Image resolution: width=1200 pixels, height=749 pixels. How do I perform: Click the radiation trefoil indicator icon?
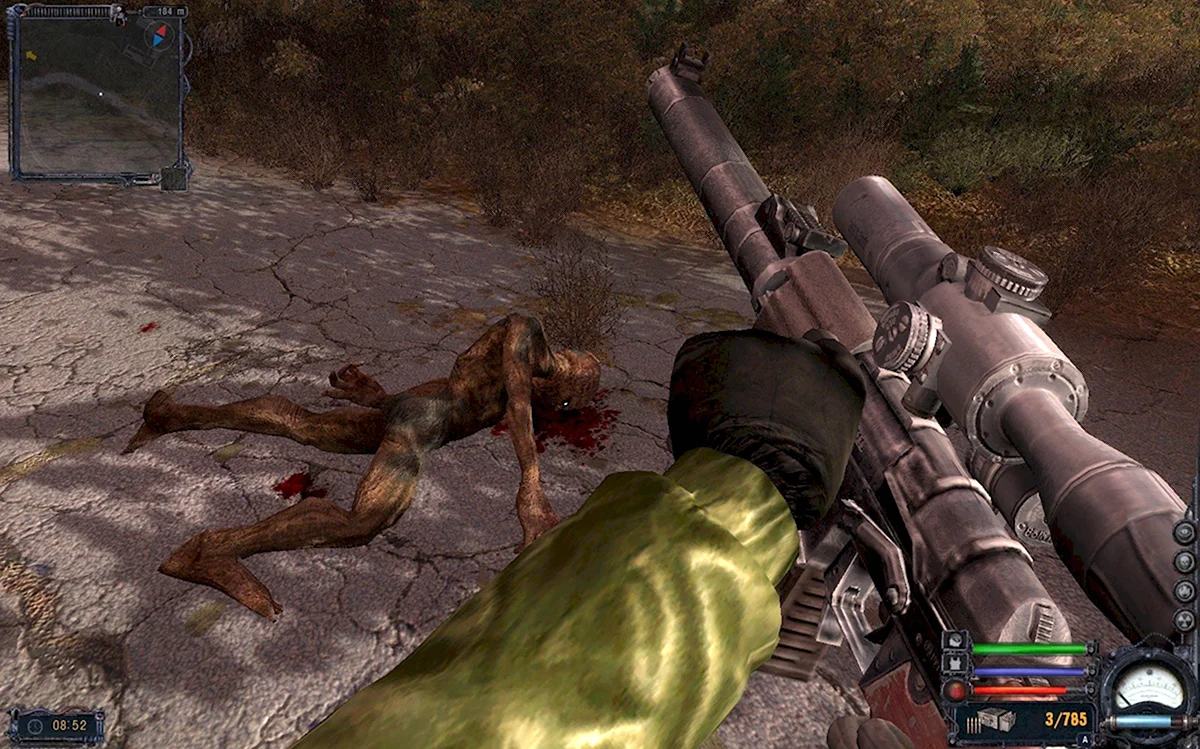[1184, 620]
